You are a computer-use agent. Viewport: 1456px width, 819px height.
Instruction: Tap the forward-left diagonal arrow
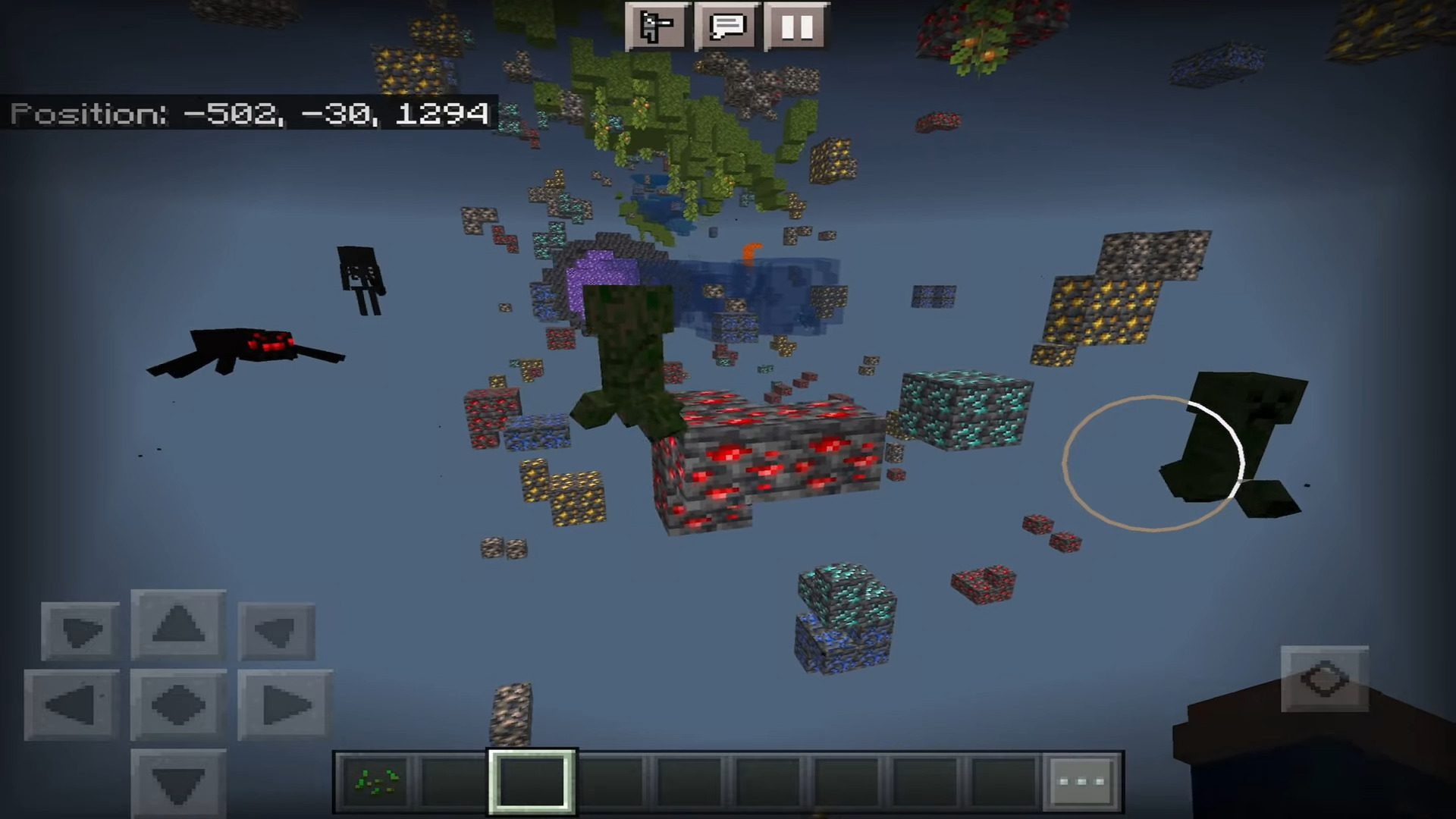pos(80,631)
